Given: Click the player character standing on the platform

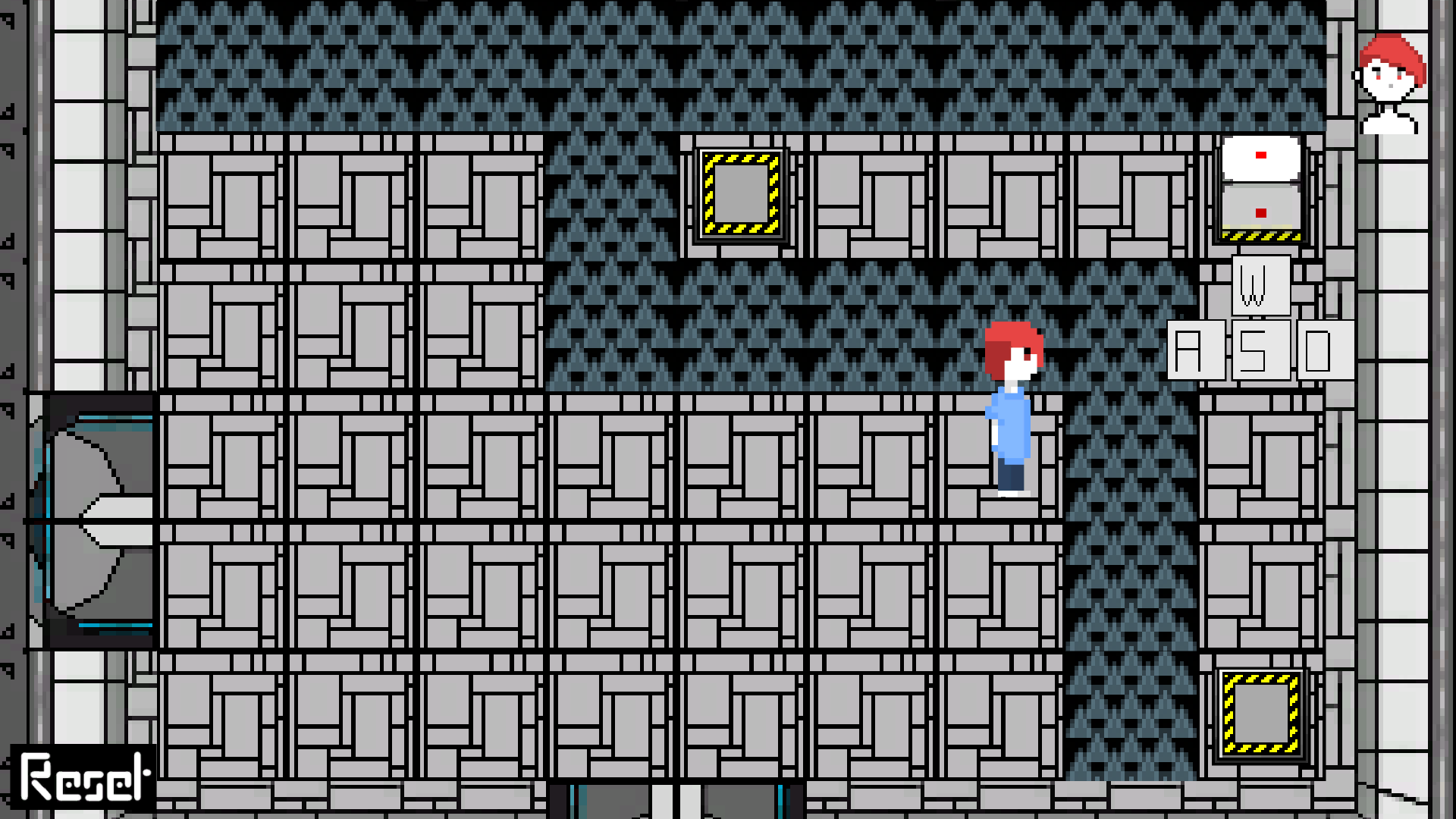Looking at the screenshot, I should tap(1012, 409).
